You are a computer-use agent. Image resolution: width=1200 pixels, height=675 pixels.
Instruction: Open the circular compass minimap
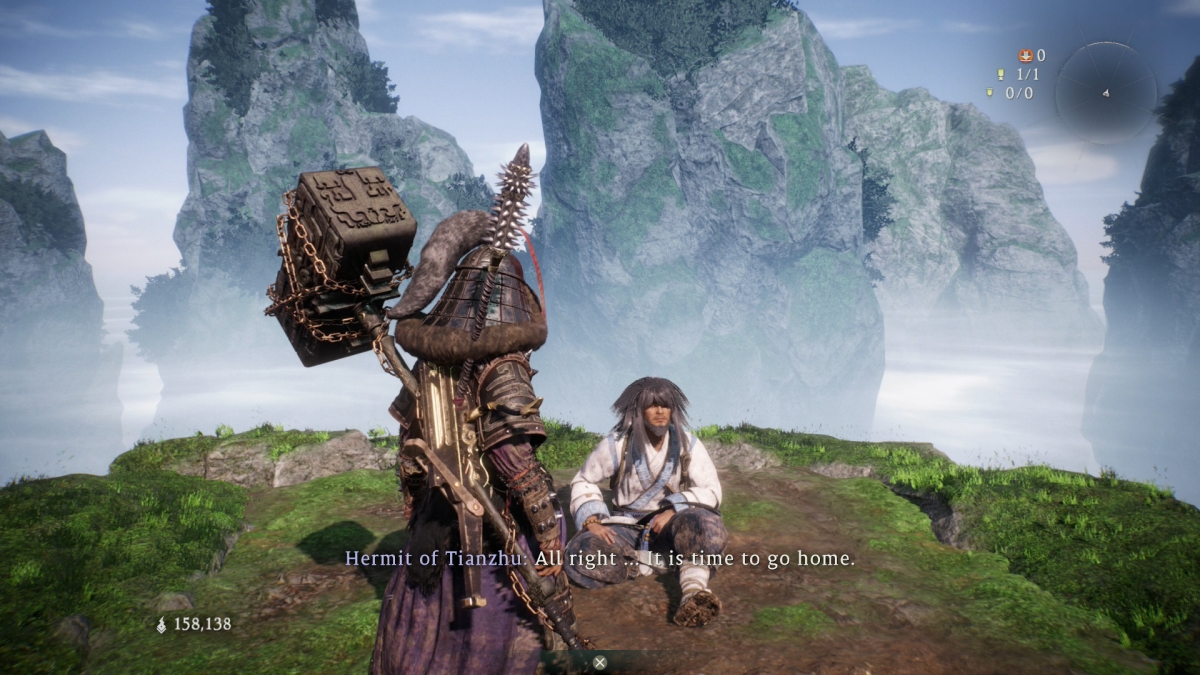[x=1105, y=92]
